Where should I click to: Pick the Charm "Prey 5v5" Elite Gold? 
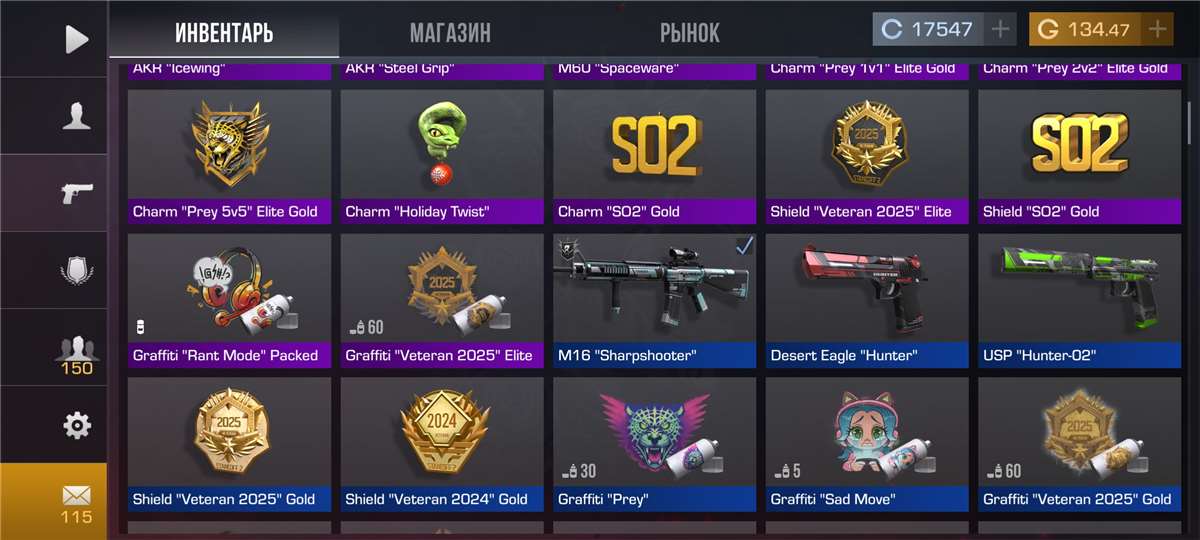coord(229,156)
